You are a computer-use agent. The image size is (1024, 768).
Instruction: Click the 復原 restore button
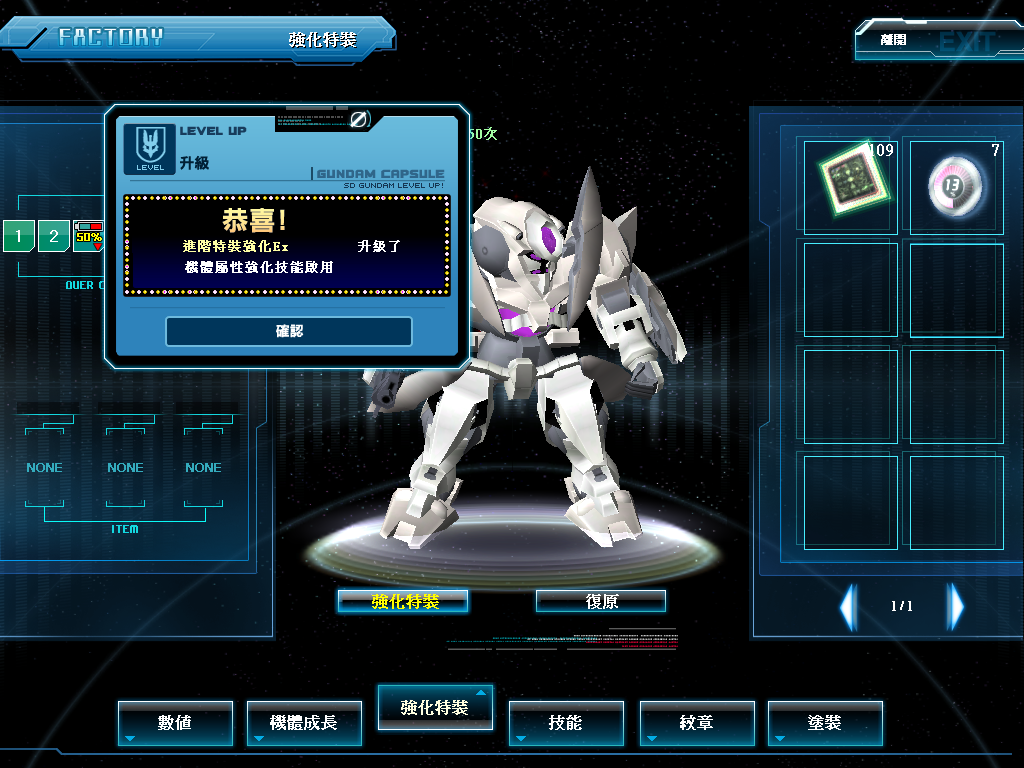(x=601, y=601)
